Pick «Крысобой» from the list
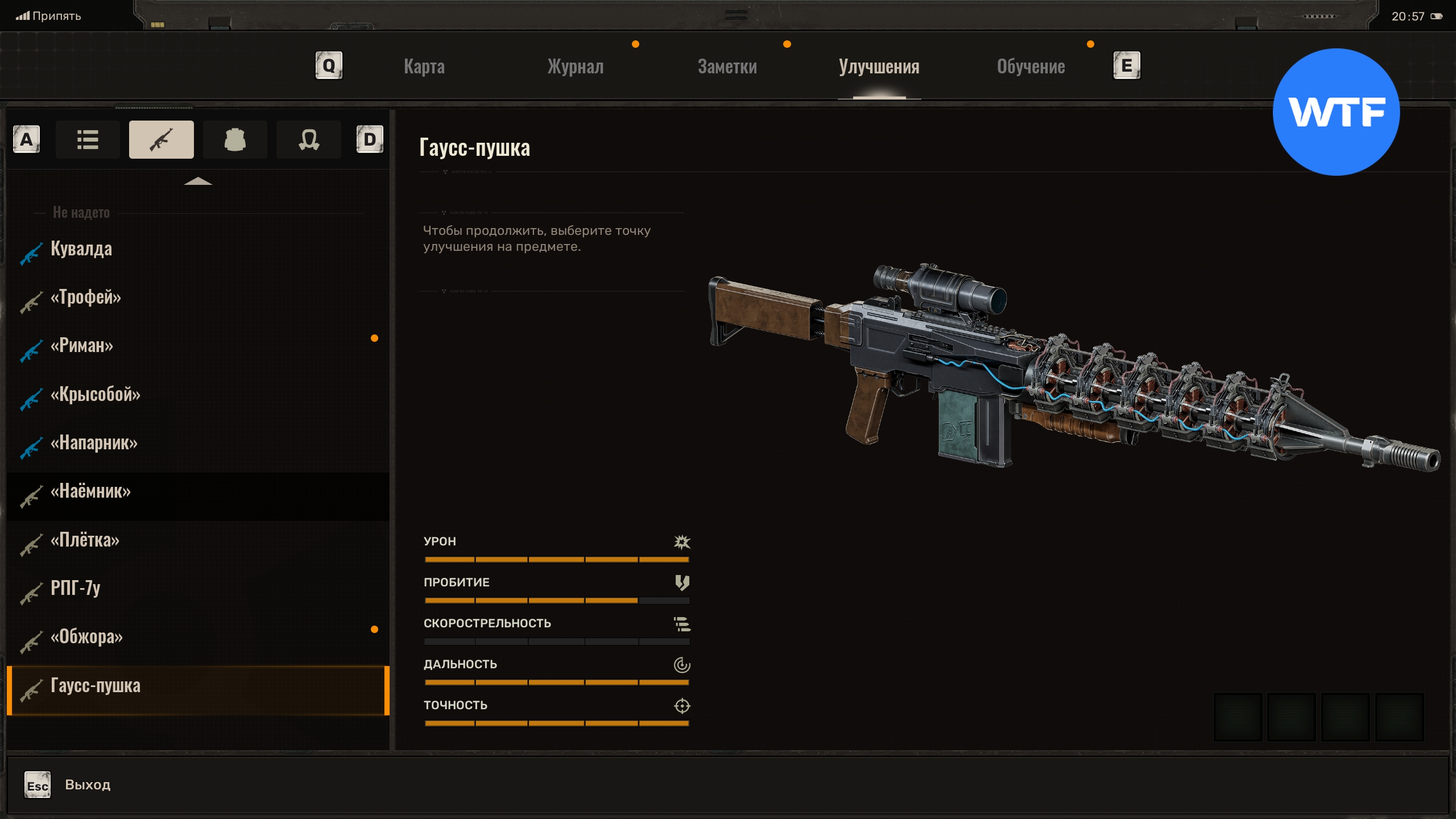Image resolution: width=1456 pixels, height=819 pixels. pyautogui.click(x=96, y=394)
